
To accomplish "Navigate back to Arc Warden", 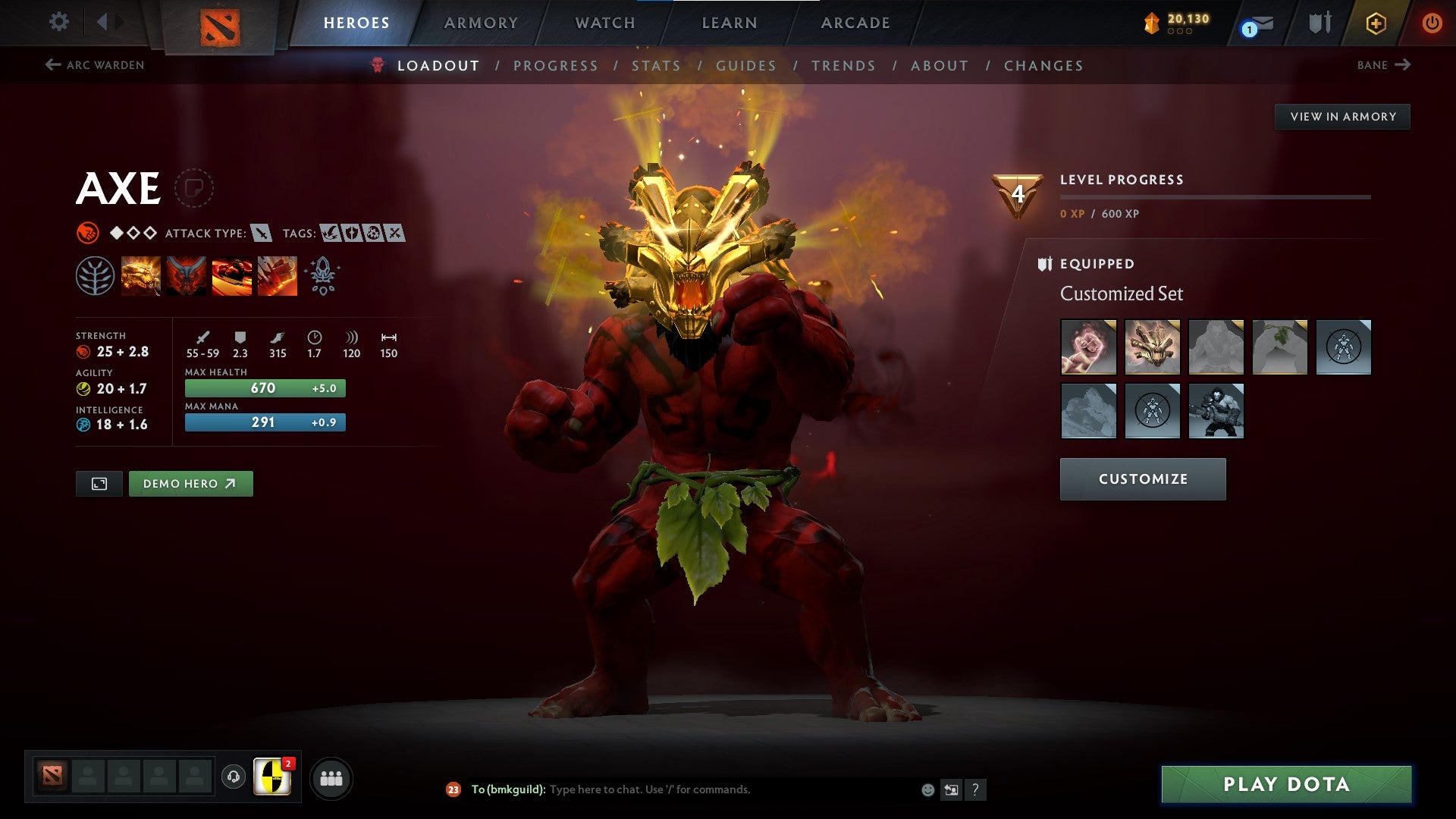I will click(x=95, y=65).
